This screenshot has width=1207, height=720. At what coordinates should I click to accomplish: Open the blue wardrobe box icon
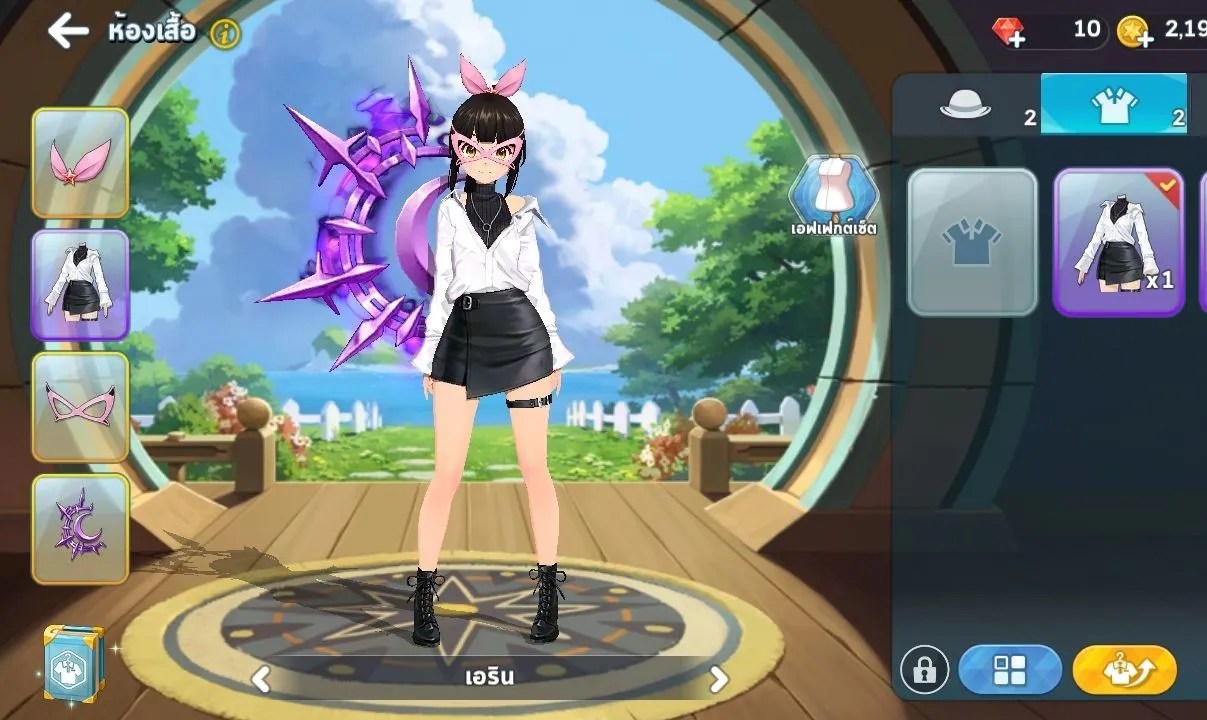point(74,662)
